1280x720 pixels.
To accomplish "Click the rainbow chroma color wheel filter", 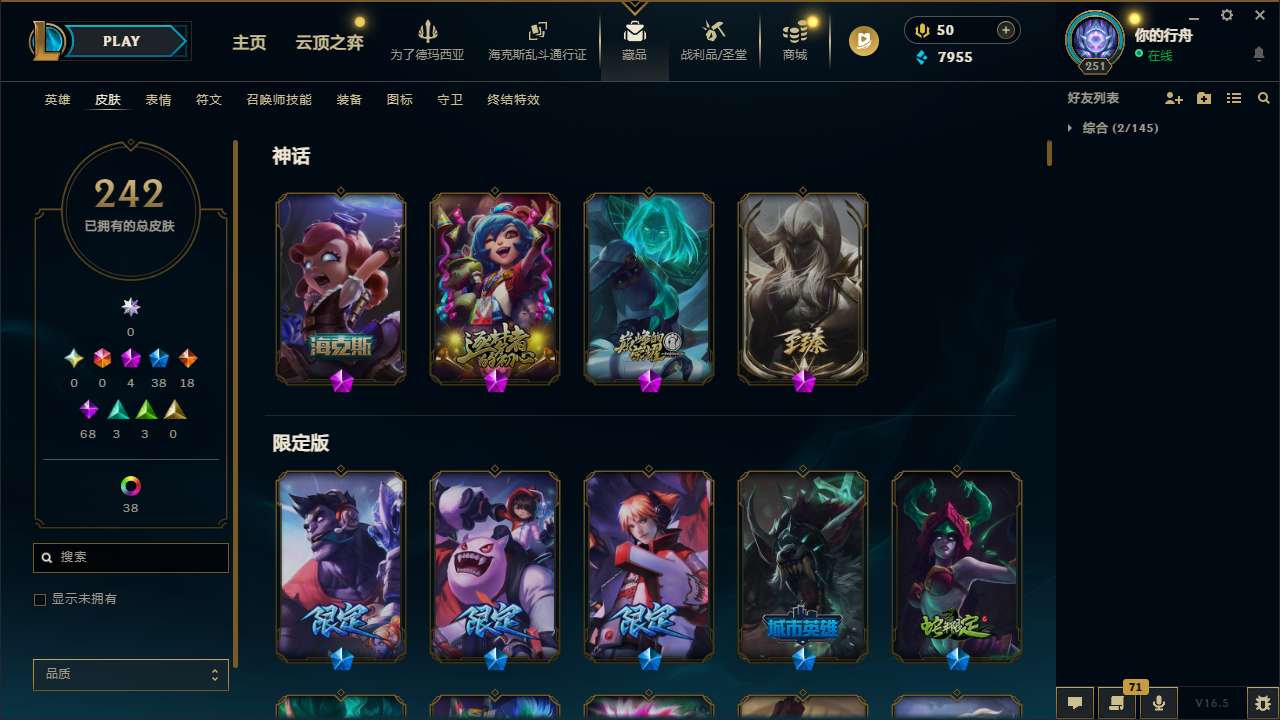I will pos(130,484).
